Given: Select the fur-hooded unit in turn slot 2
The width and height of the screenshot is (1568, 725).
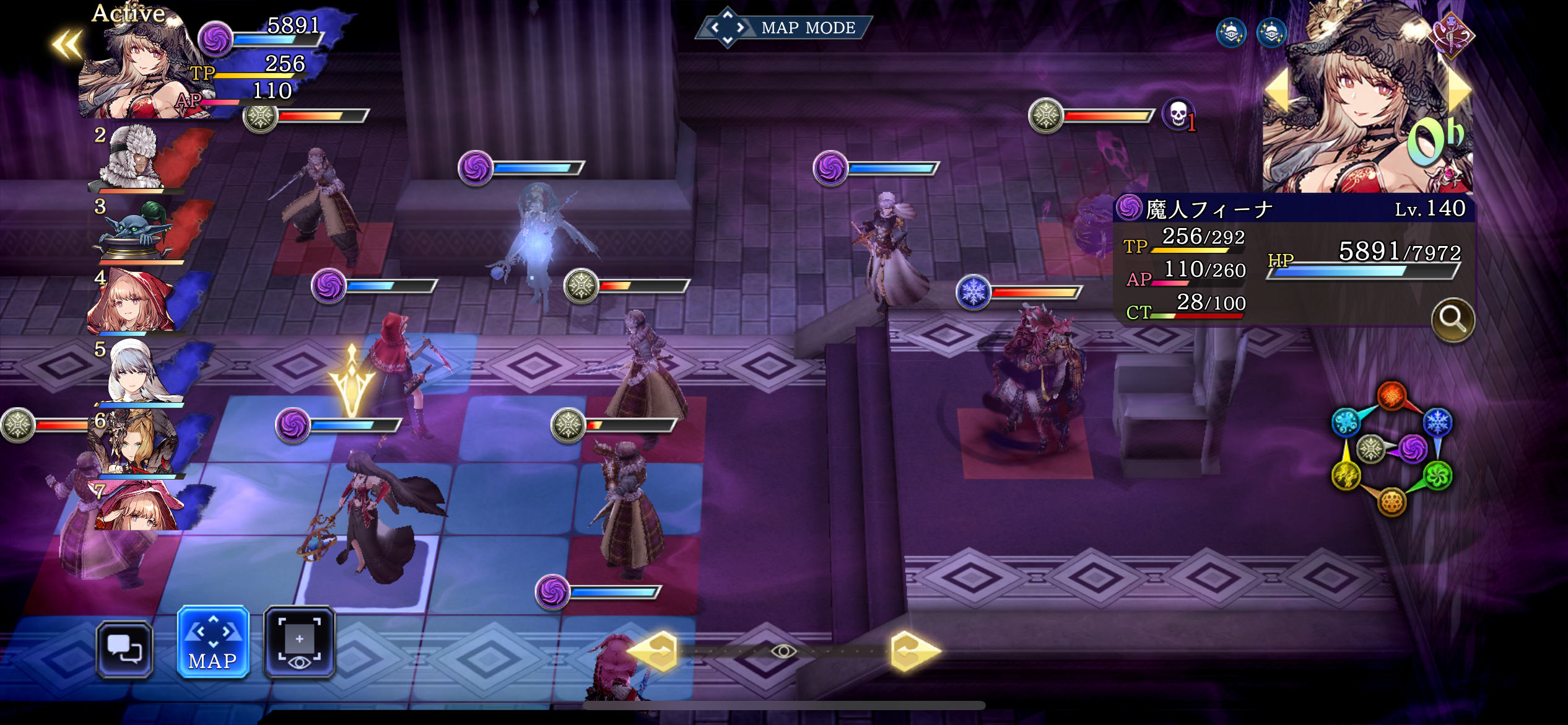Looking at the screenshot, I should pyautogui.click(x=137, y=159).
